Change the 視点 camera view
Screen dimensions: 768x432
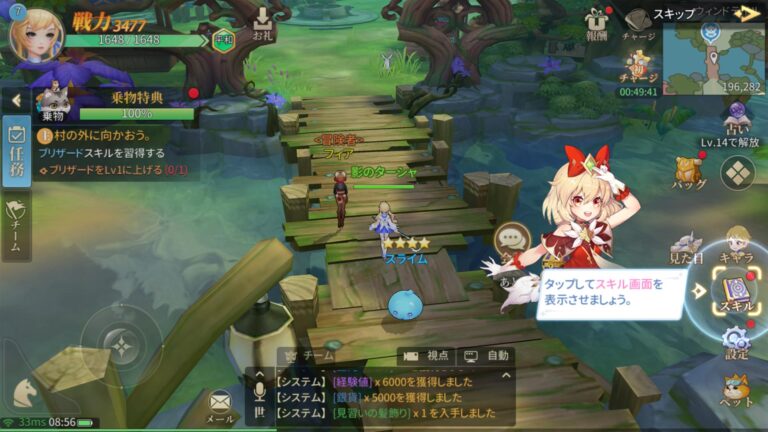[x=425, y=355]
